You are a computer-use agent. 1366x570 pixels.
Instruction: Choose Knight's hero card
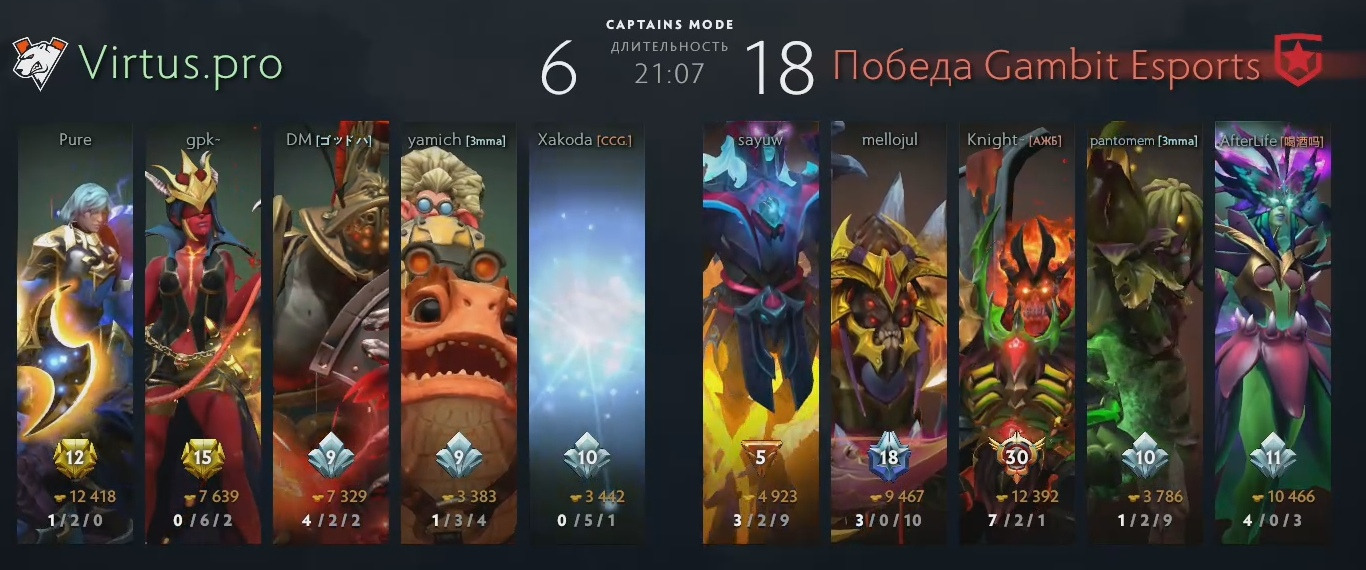(1017, 330)
